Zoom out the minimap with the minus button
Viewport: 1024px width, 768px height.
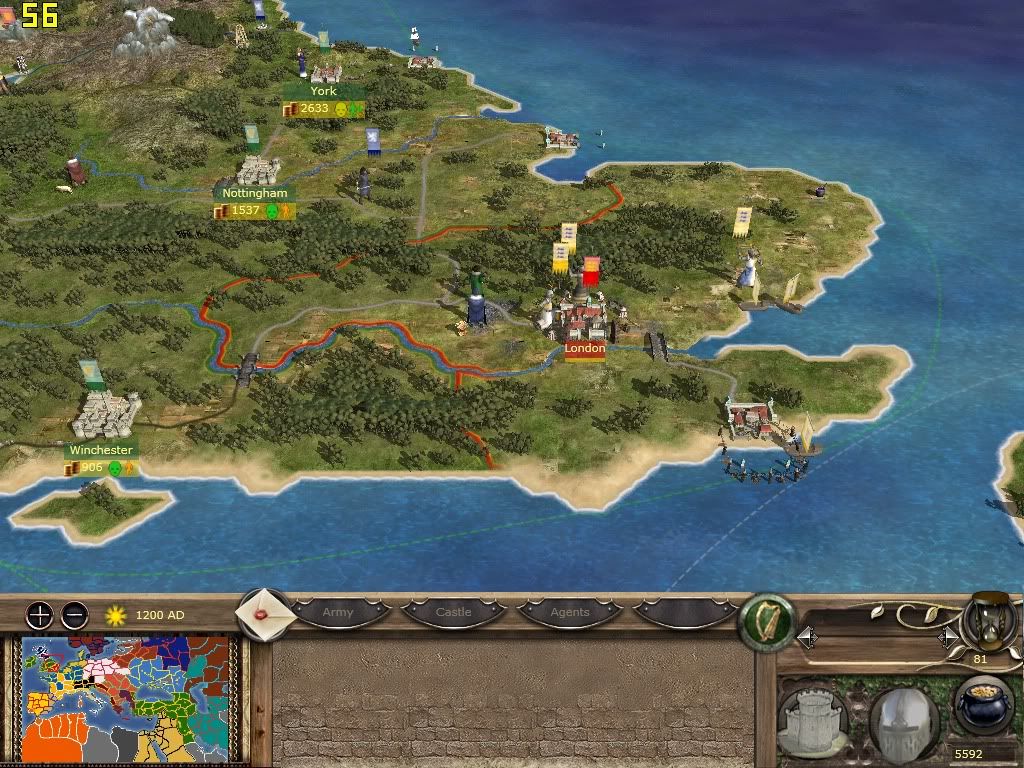(74, 614)
